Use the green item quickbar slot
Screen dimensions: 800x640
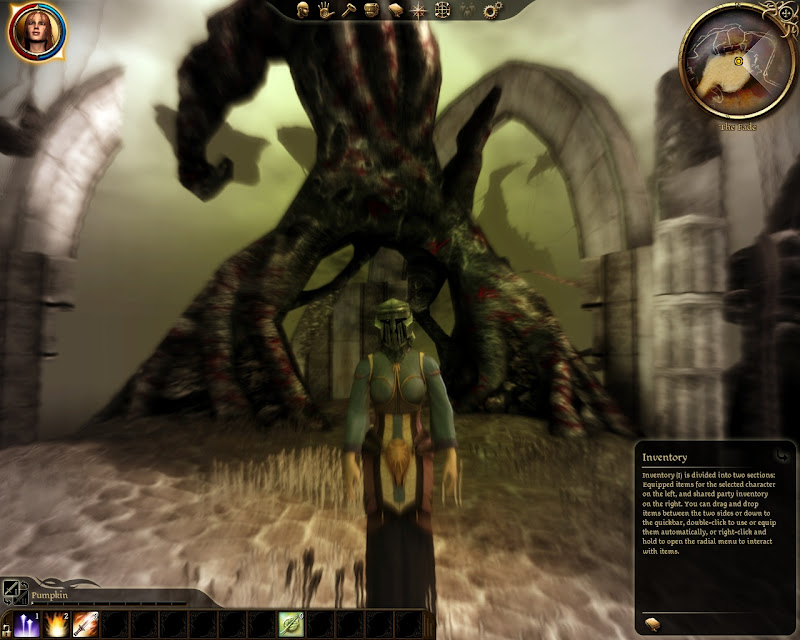click(291, 623)
